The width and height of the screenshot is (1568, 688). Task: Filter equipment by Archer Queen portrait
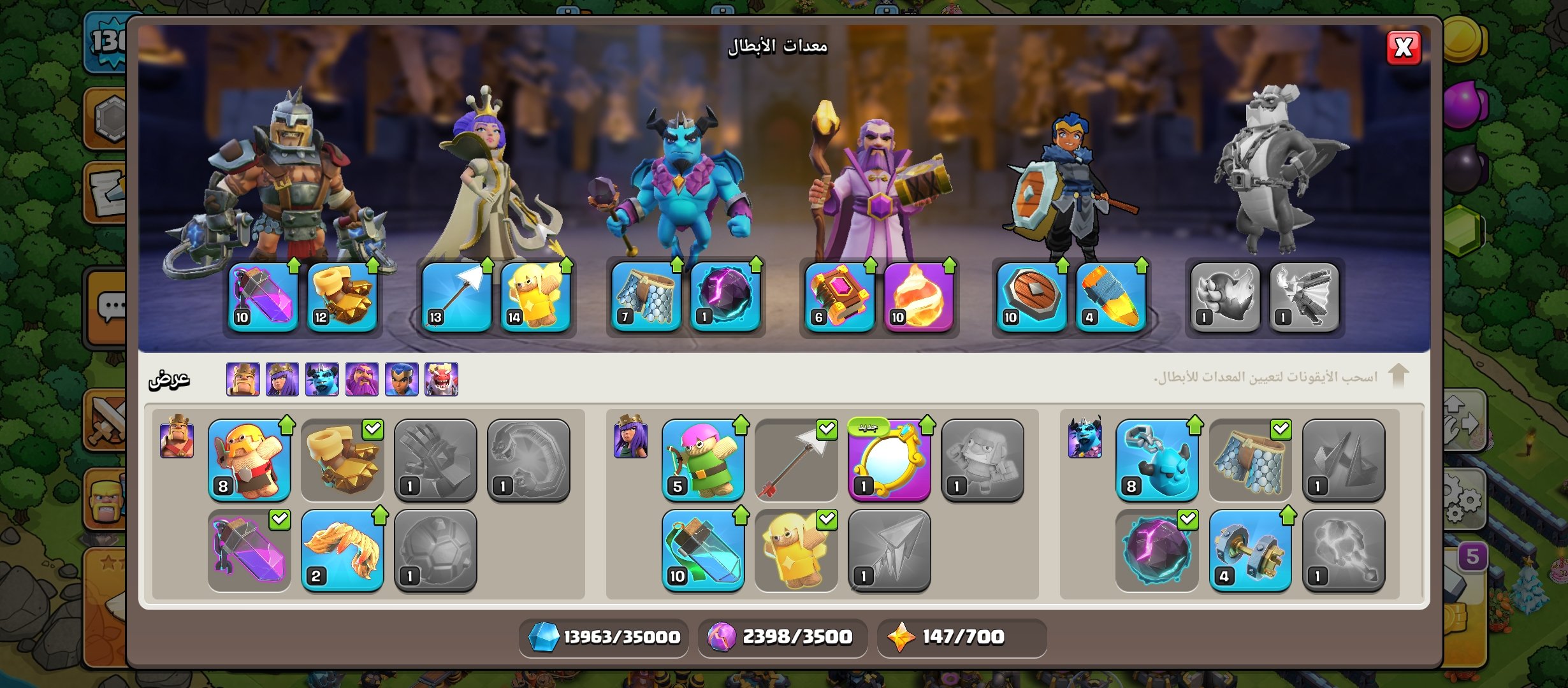click(282, 380)
